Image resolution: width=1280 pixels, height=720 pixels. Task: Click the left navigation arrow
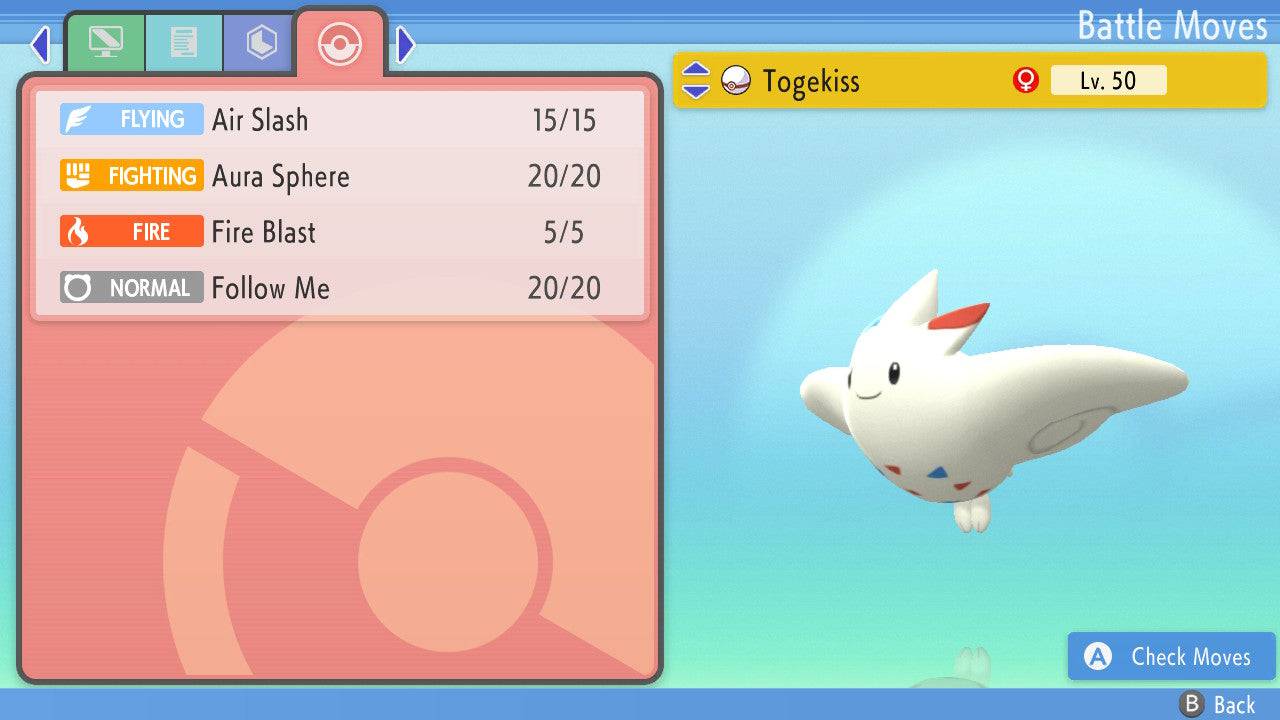40,45
